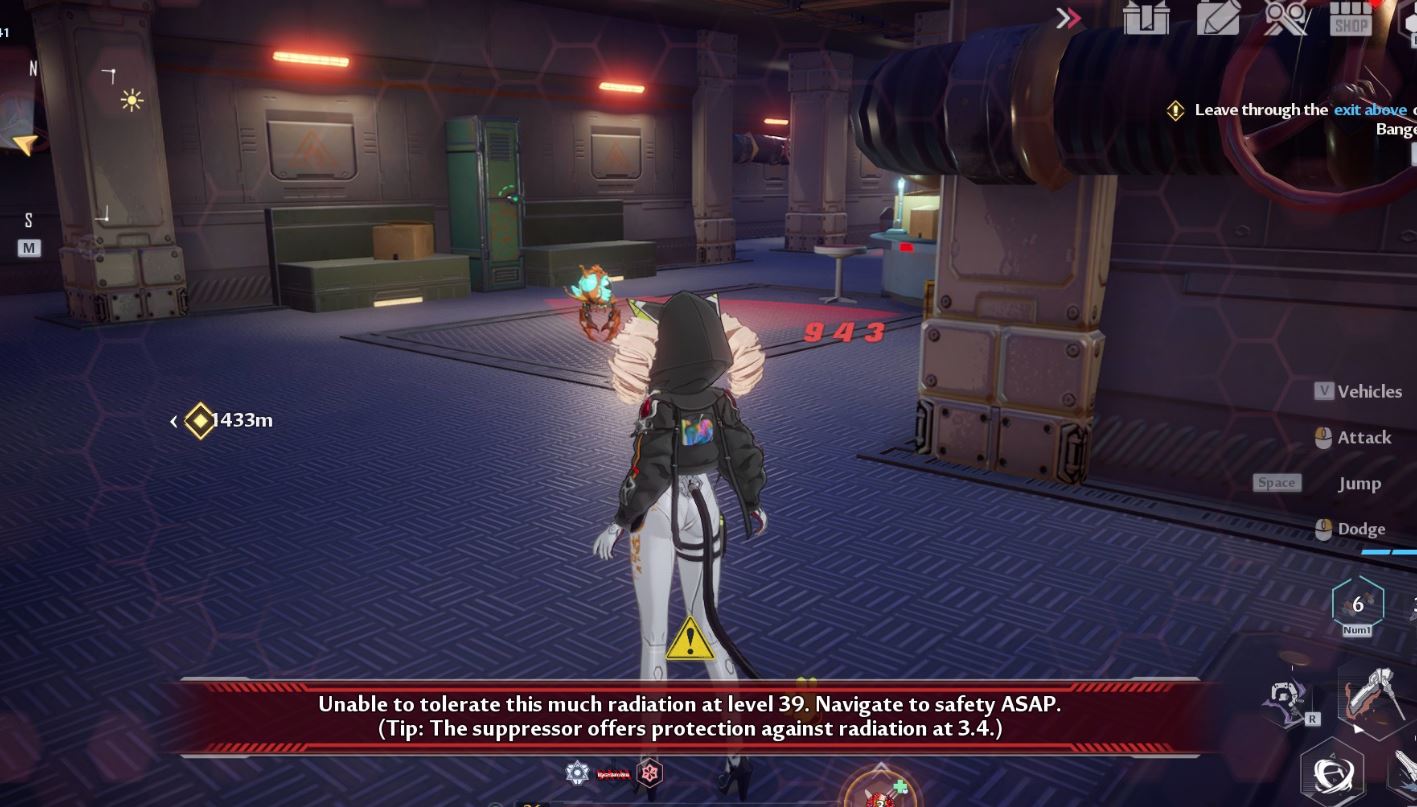Open the crossed medals icon

pyautogui.click(x=1286, y=18)
